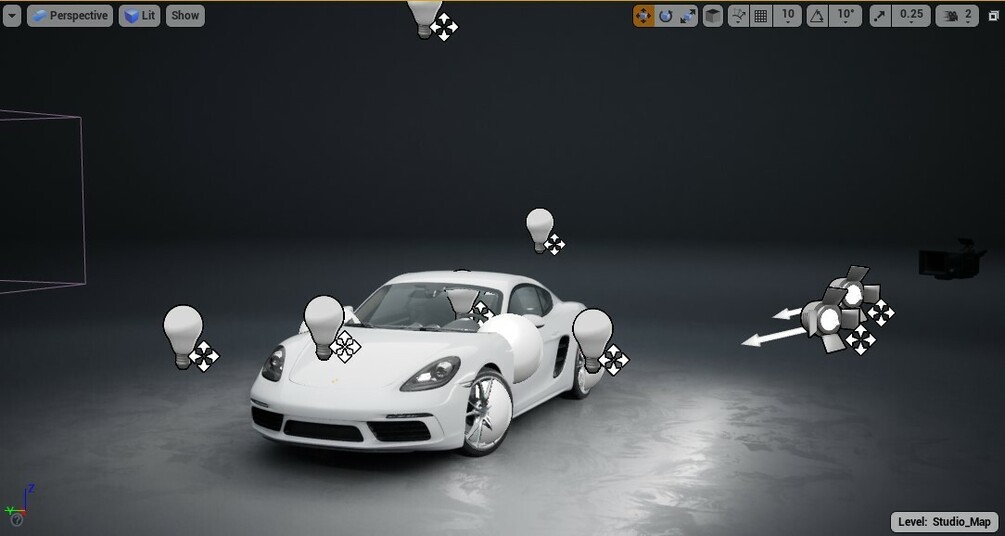Maximize or restore the viewport
The width and height of the screenshot is (1005, 536).
[993, 16]
